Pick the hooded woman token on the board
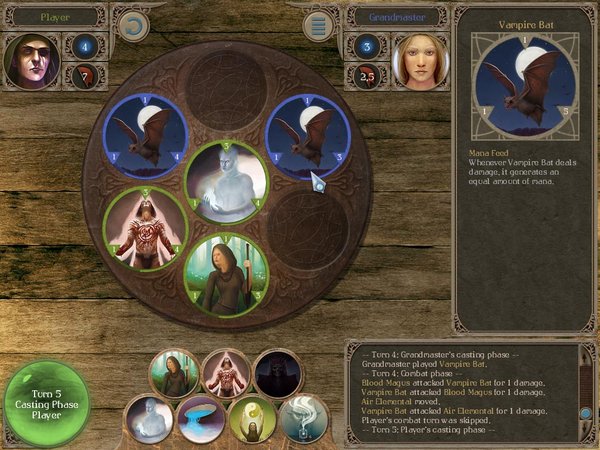This screenshot has height=450, width=600. [227, 272]
